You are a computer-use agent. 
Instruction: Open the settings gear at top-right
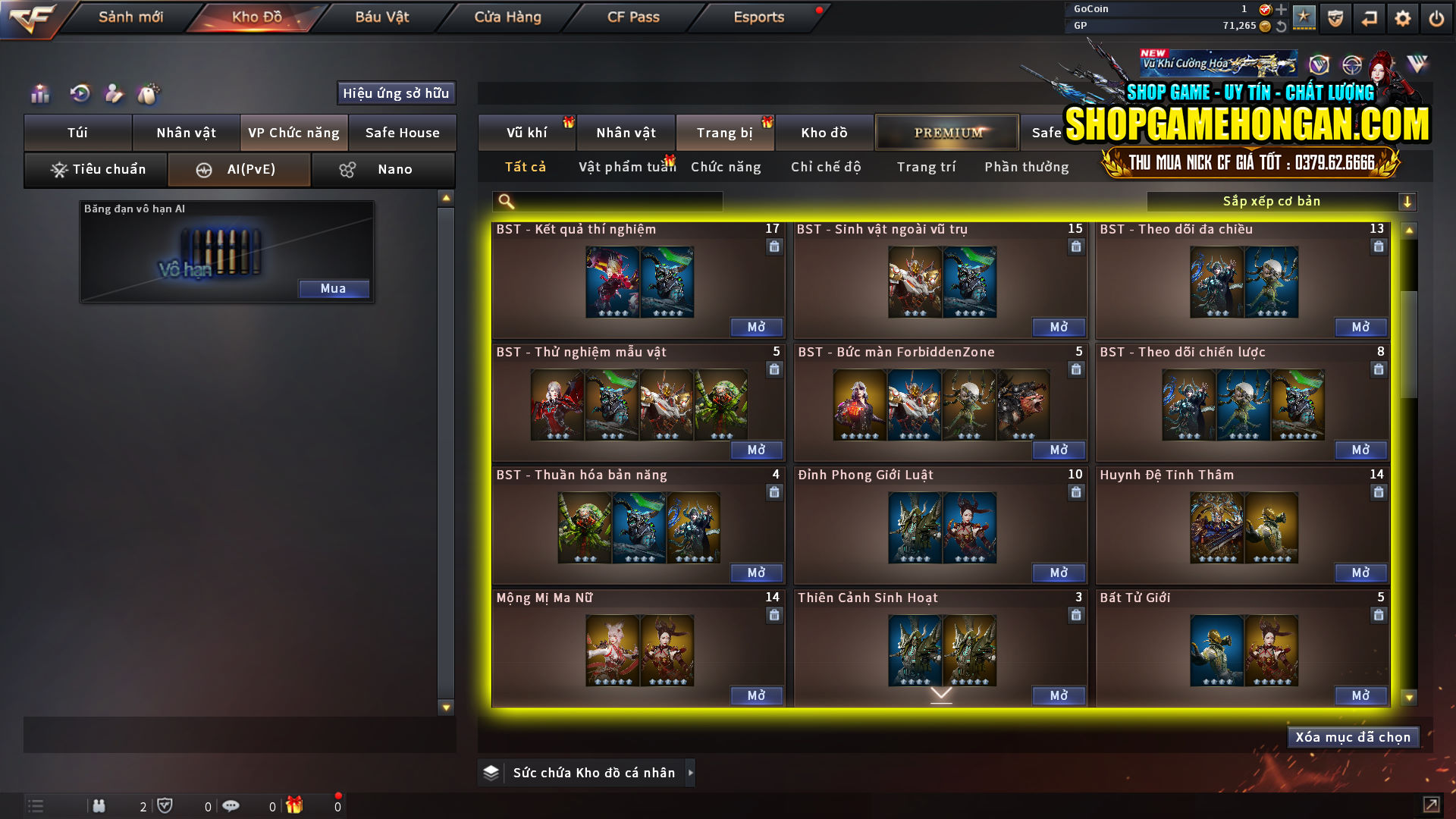click(1403, 17)
